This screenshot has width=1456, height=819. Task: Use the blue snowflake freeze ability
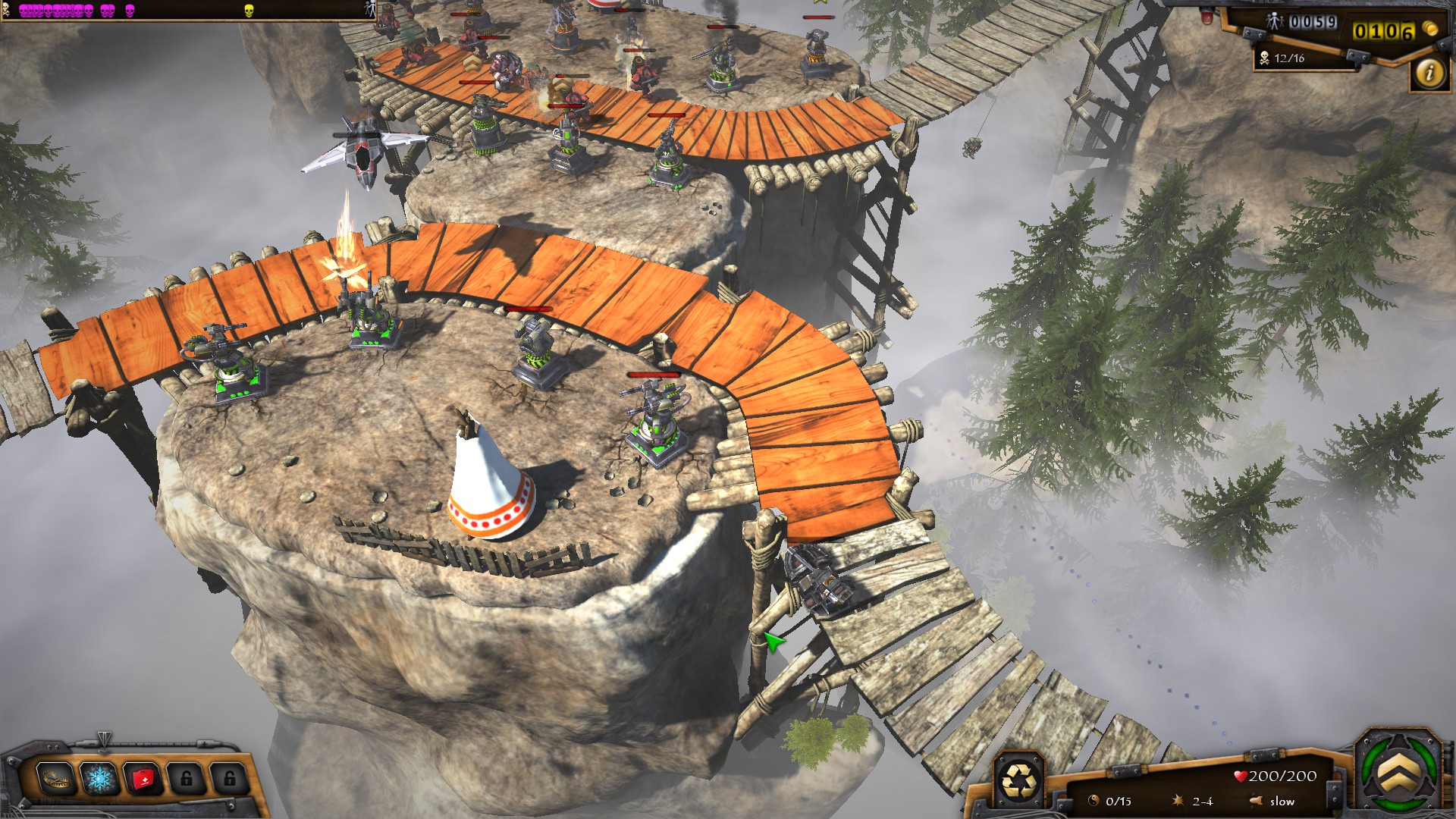coord(99,778)
